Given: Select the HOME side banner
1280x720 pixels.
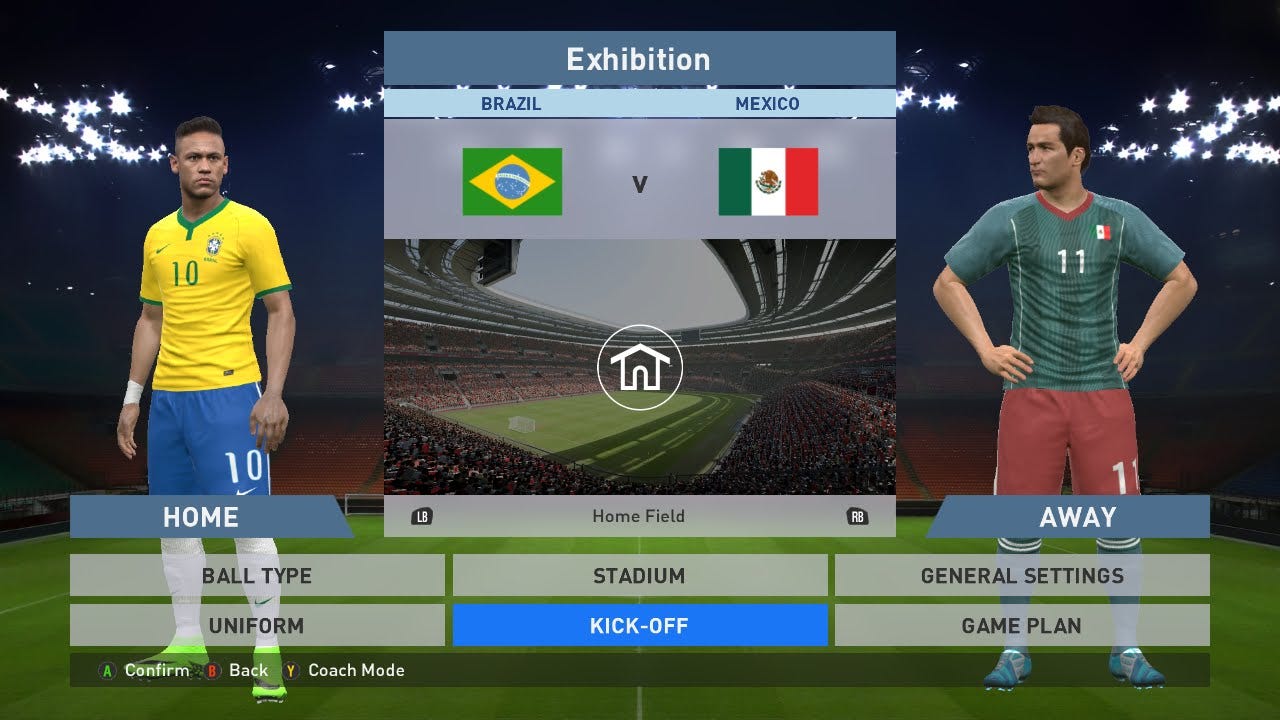Looking at the screenshot, I should pyautogui.click(x=202, y=517).
